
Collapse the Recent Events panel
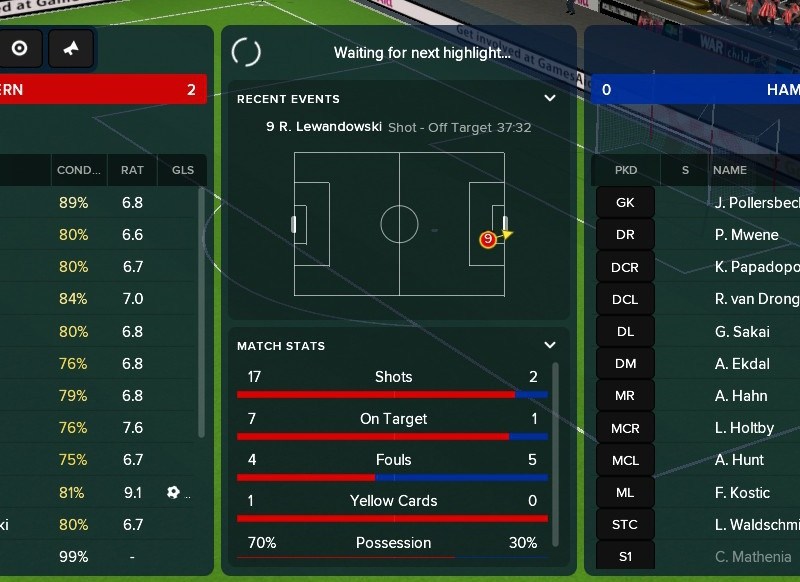(x=549, y=98)
